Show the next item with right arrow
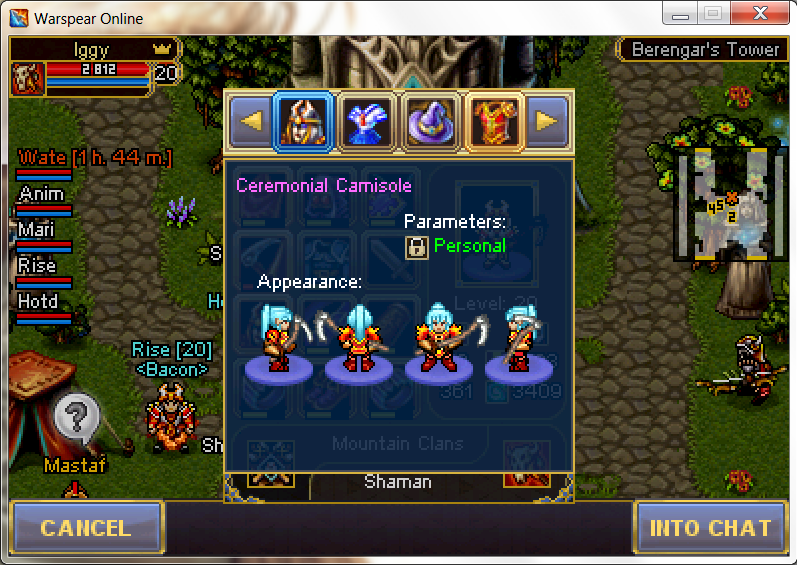797x565 pixels. (546, 121)
